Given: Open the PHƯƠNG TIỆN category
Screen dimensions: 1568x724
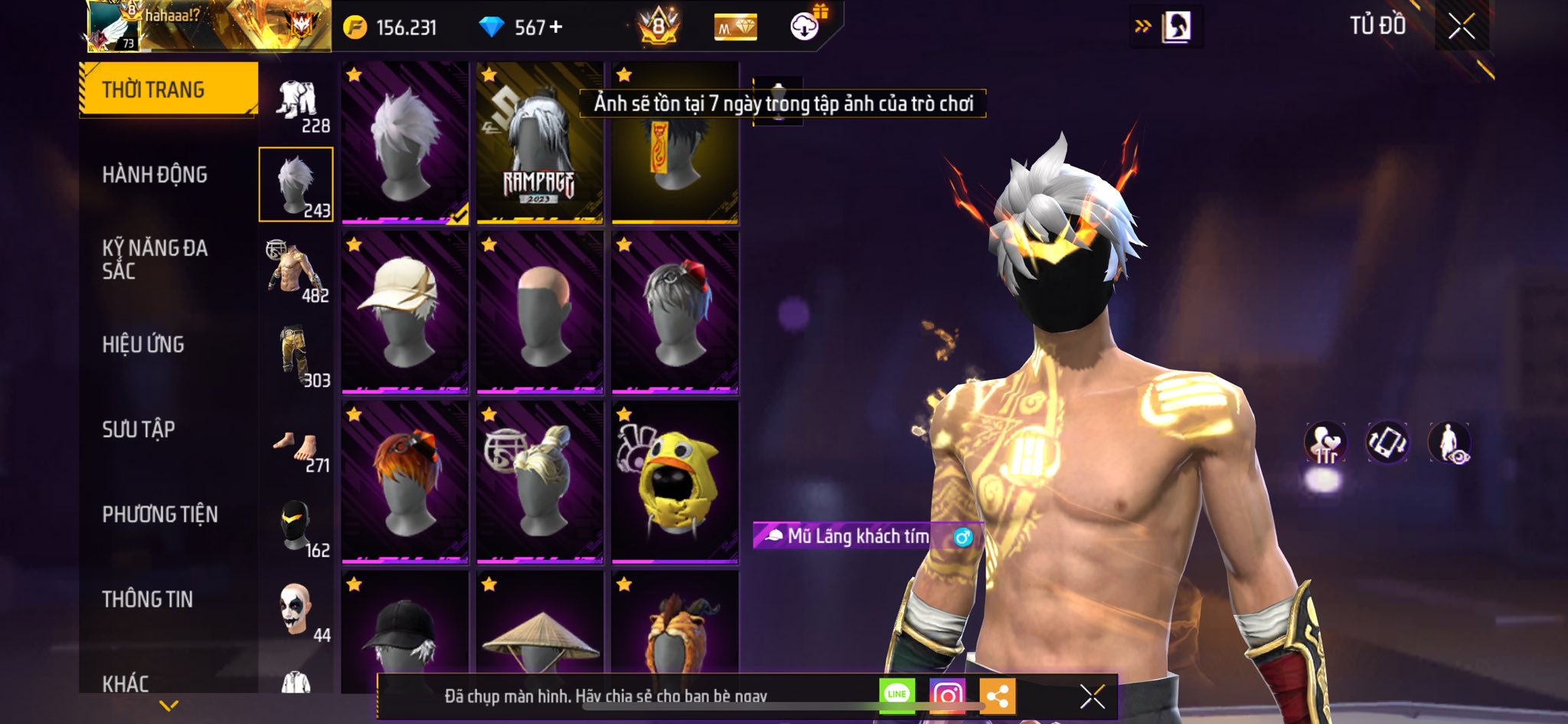Looking at the screenshot, I should (160, 514).
